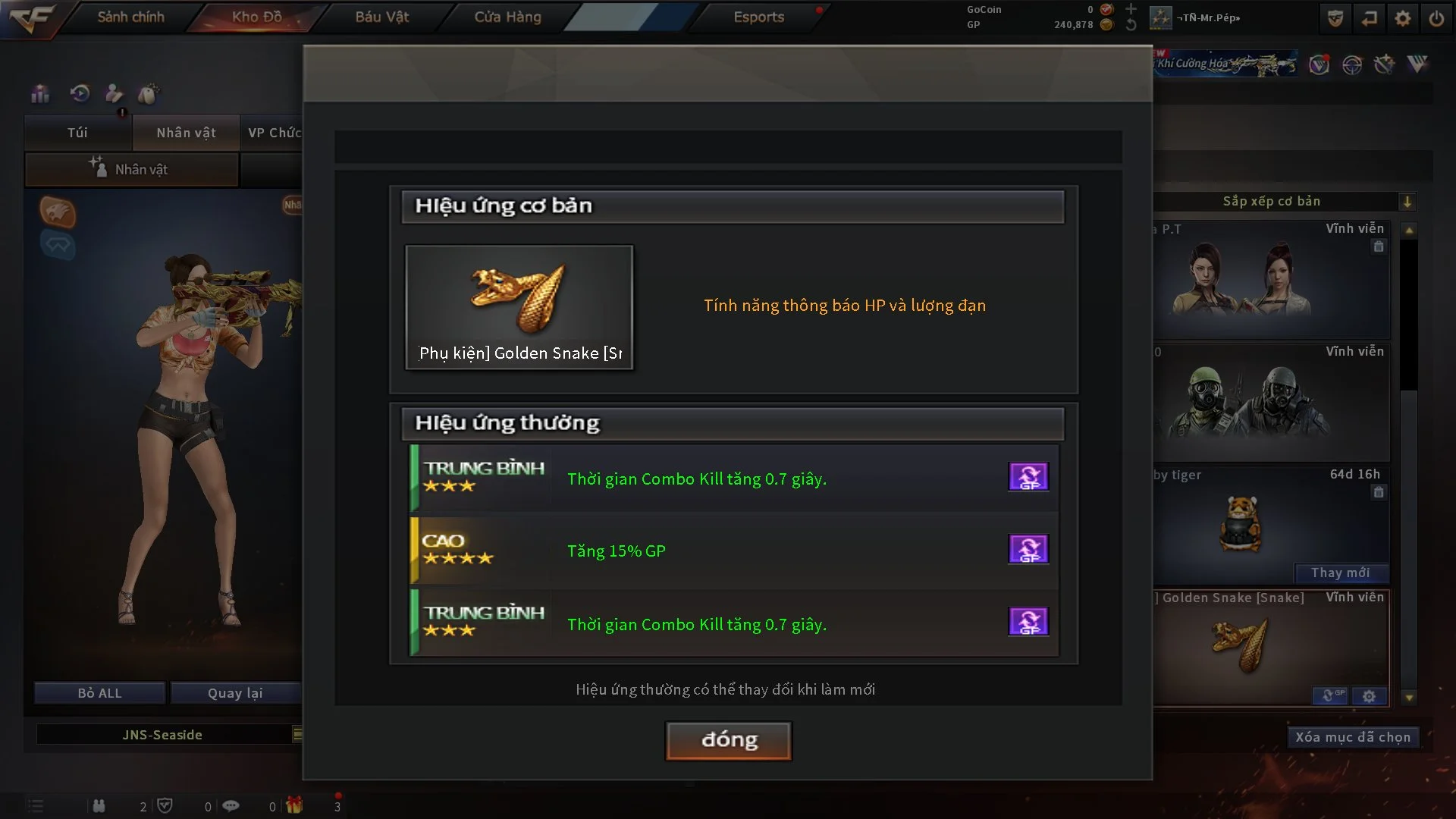Click the power exit icon
The height and width of the screenshot is (819, 1456).
(x=1436, y=18)
